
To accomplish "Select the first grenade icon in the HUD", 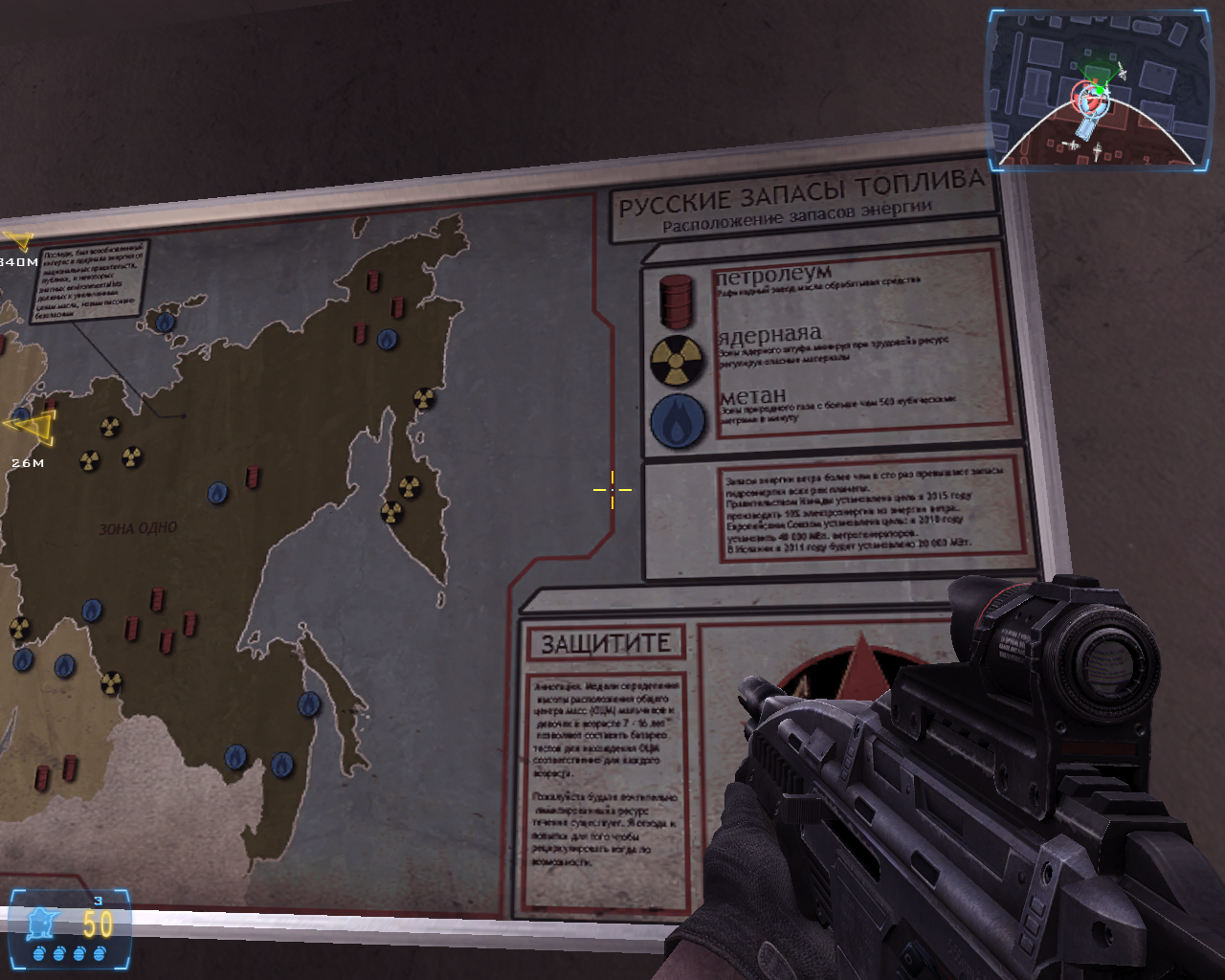I will [39, 953].
